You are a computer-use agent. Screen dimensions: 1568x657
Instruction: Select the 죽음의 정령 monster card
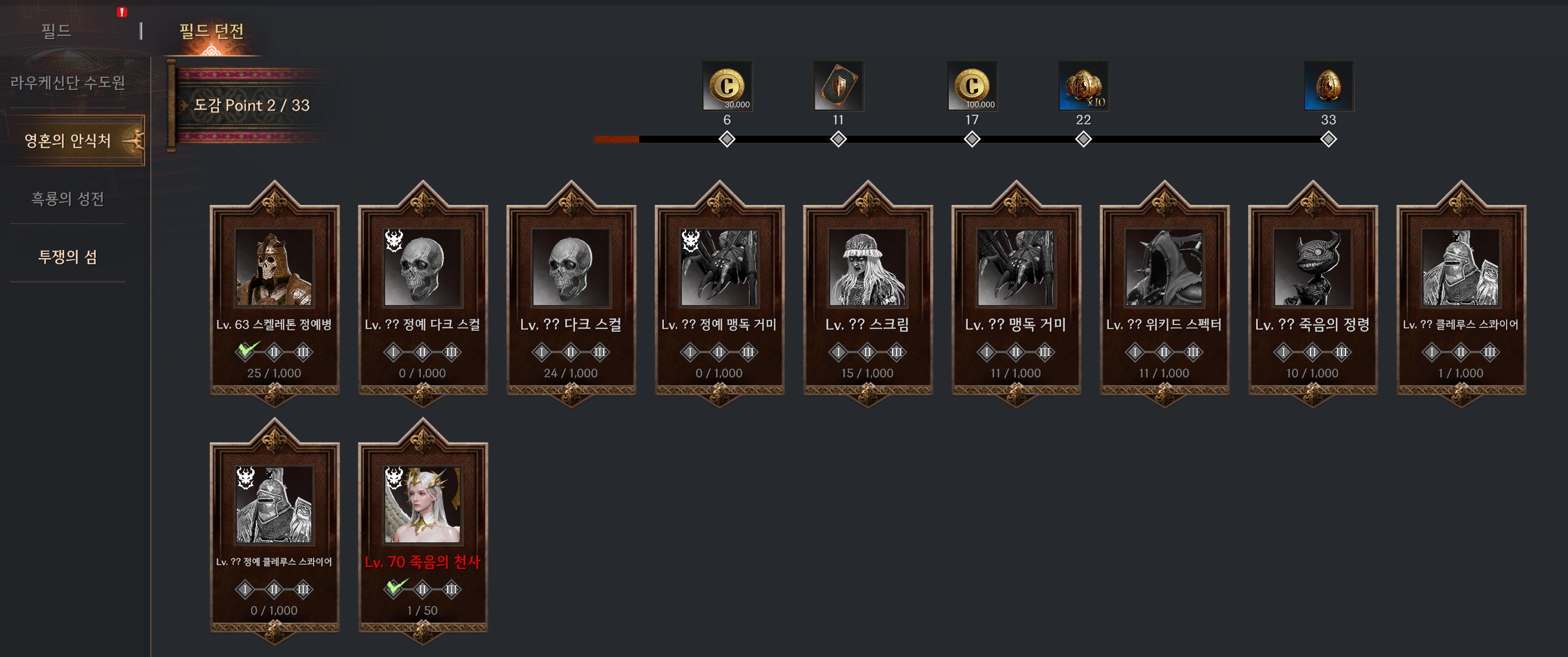point(1312,294)
